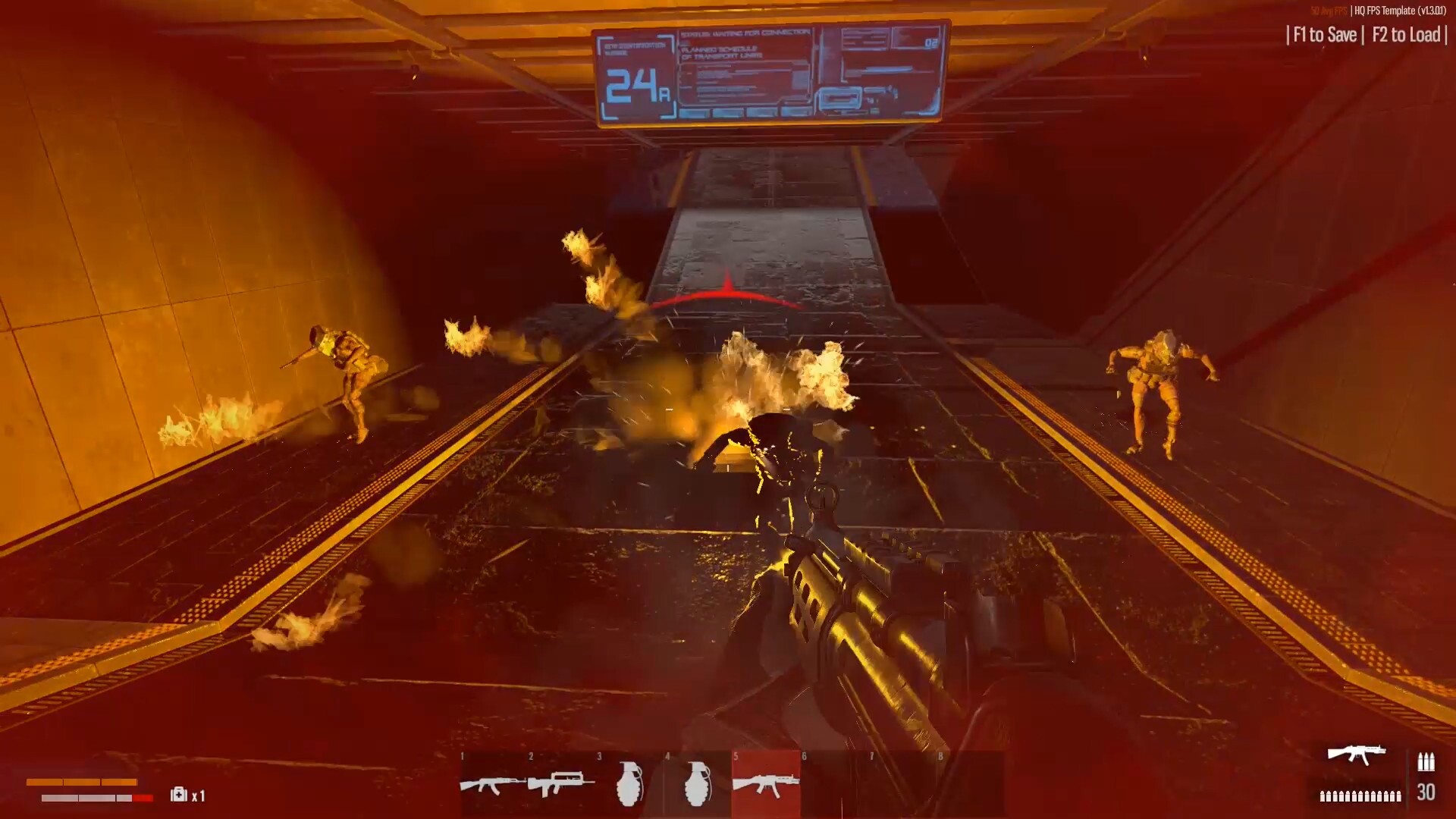Use the medkit icon next to the health bars
1456x819 pixels.
(179, 795)
